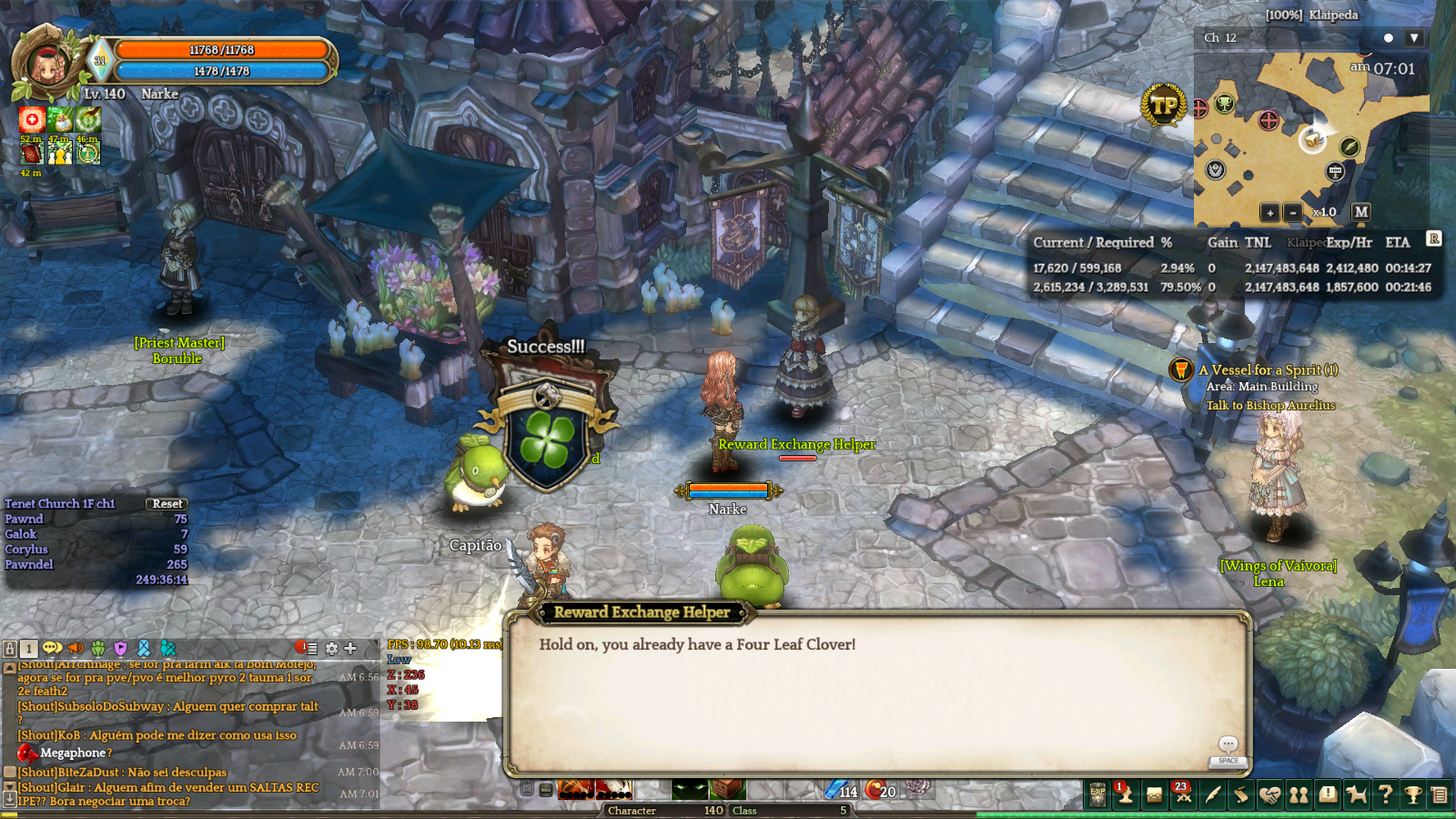Open the TP shop laurel icon
This screenshot has height=819, width=1456.
1164,106
